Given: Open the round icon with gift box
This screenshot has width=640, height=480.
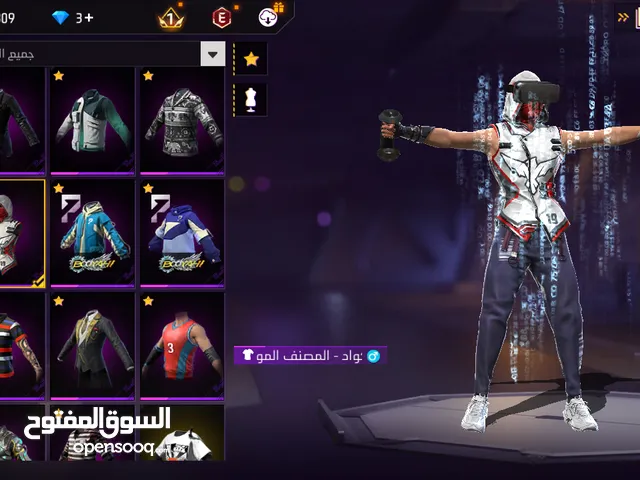Looking at the screenshot, I should pyautogui.click(x=270, y=16).
